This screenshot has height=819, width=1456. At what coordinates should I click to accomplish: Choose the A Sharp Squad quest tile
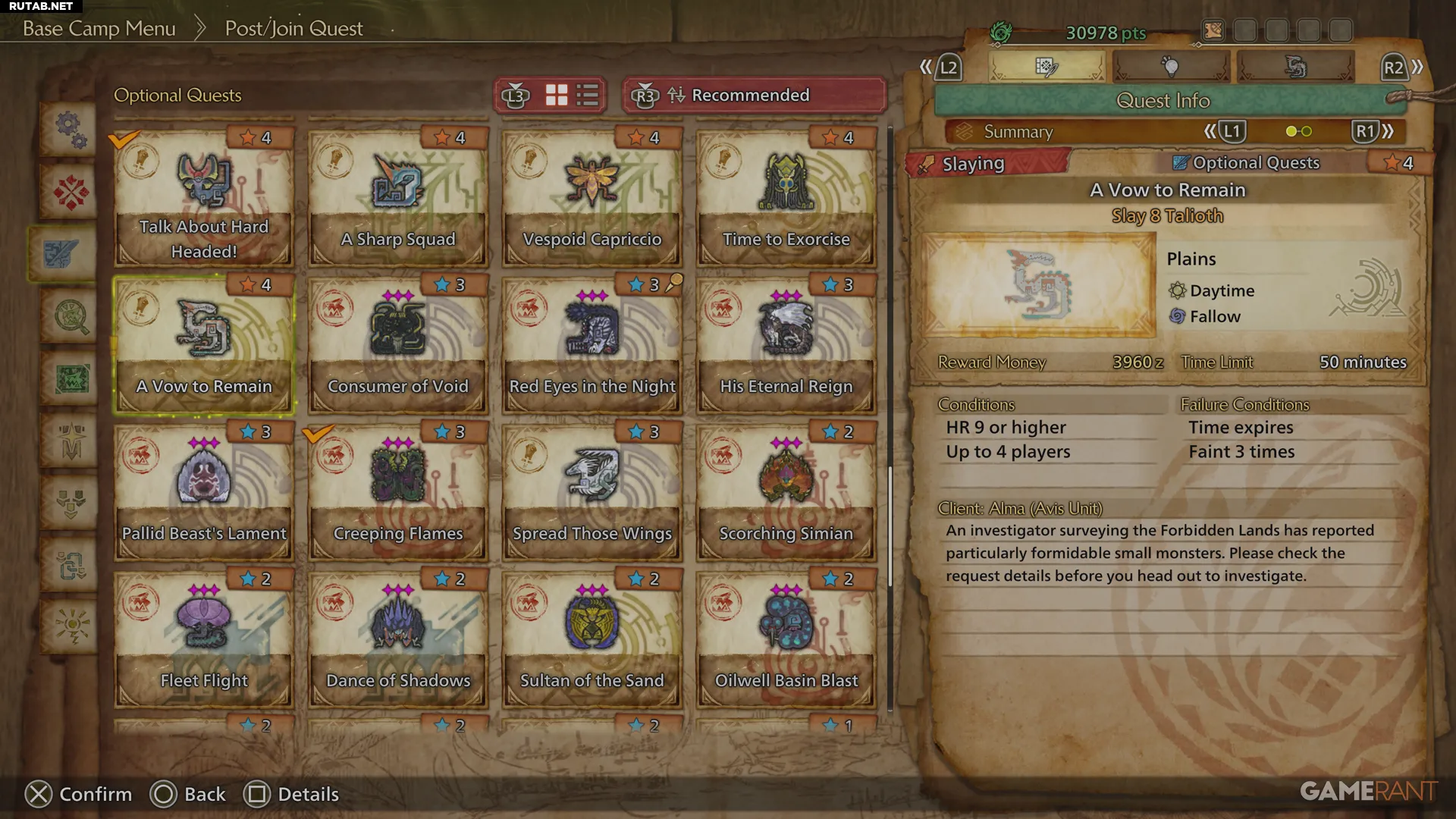397,199
